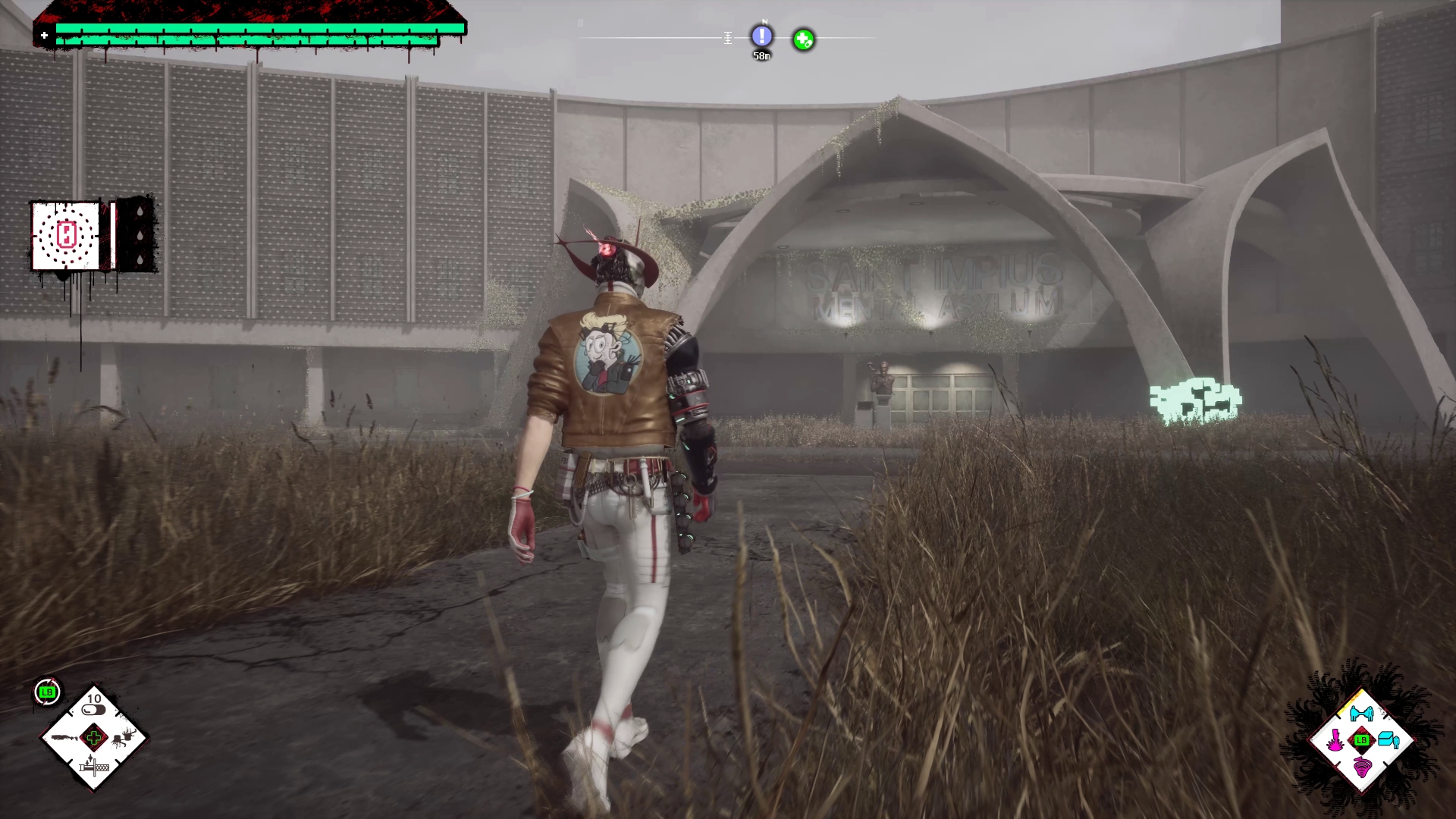This screenshot has width=1456, height=819.
Task: Click the 58m distance label under the objective marker
Action: coord(761,55)
